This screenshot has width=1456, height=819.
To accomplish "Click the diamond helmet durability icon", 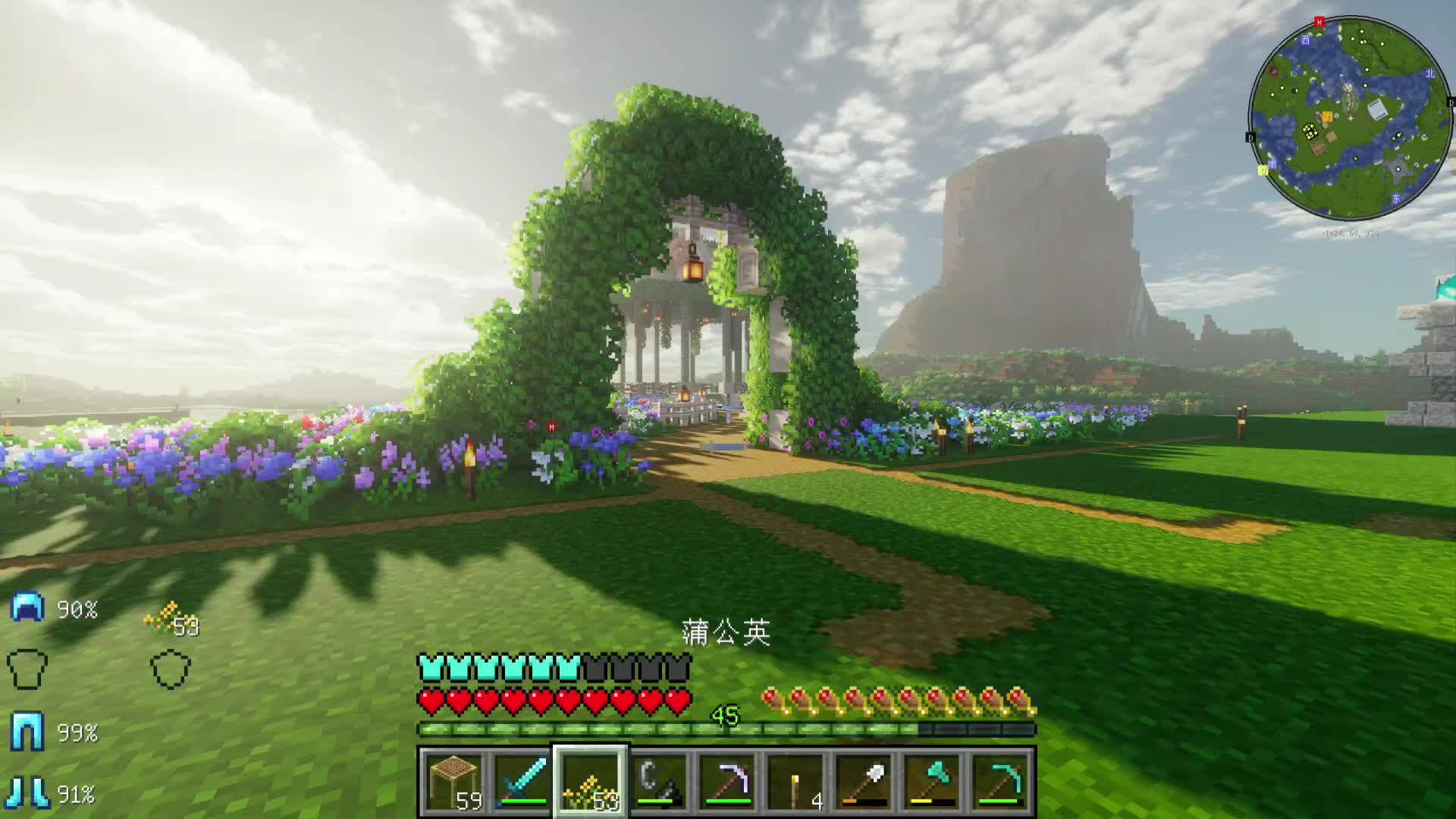I will pos(27,608).
